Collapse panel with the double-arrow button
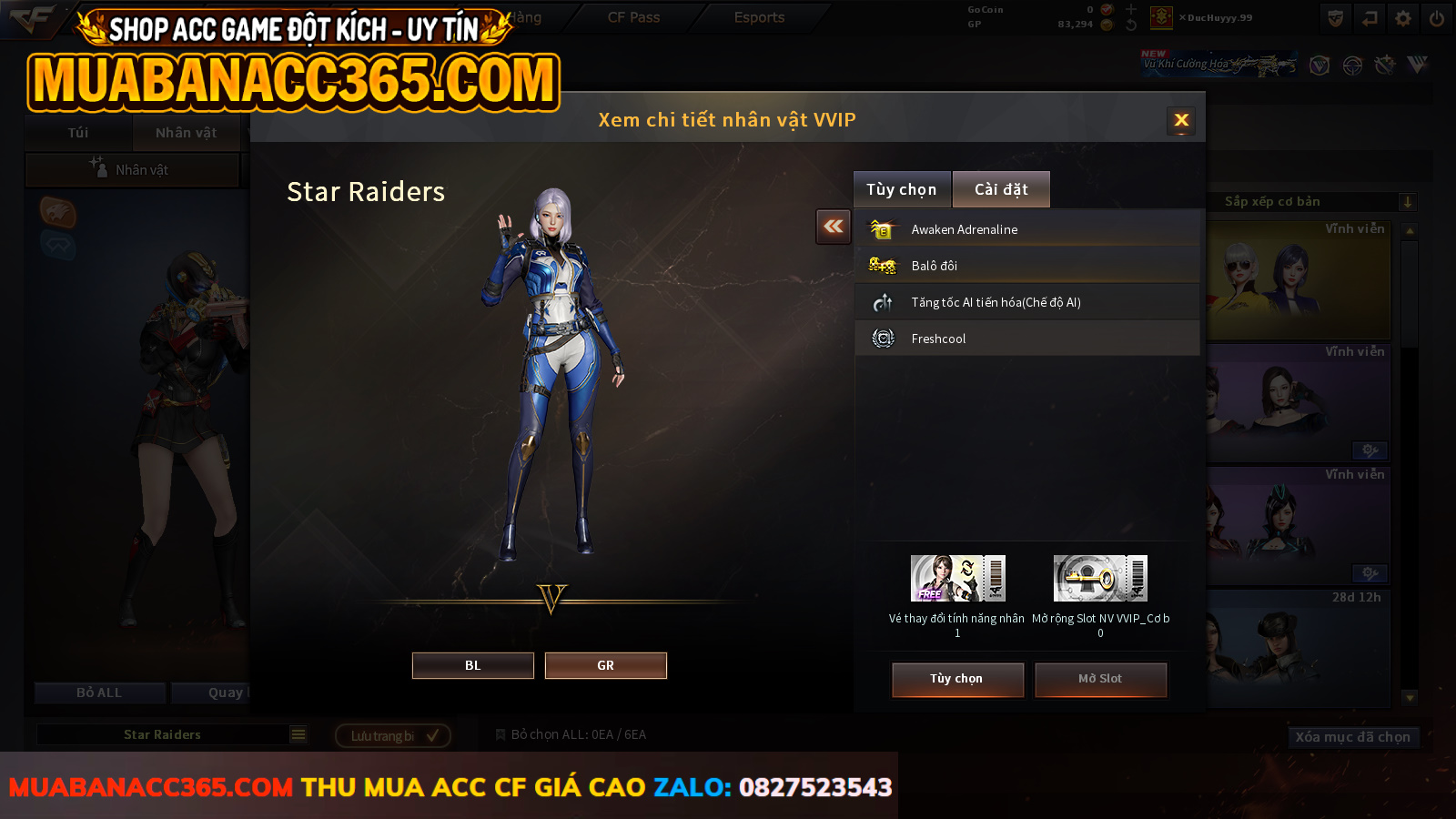Viewport: 1456px width, 819px height. [x=834, y=227]
